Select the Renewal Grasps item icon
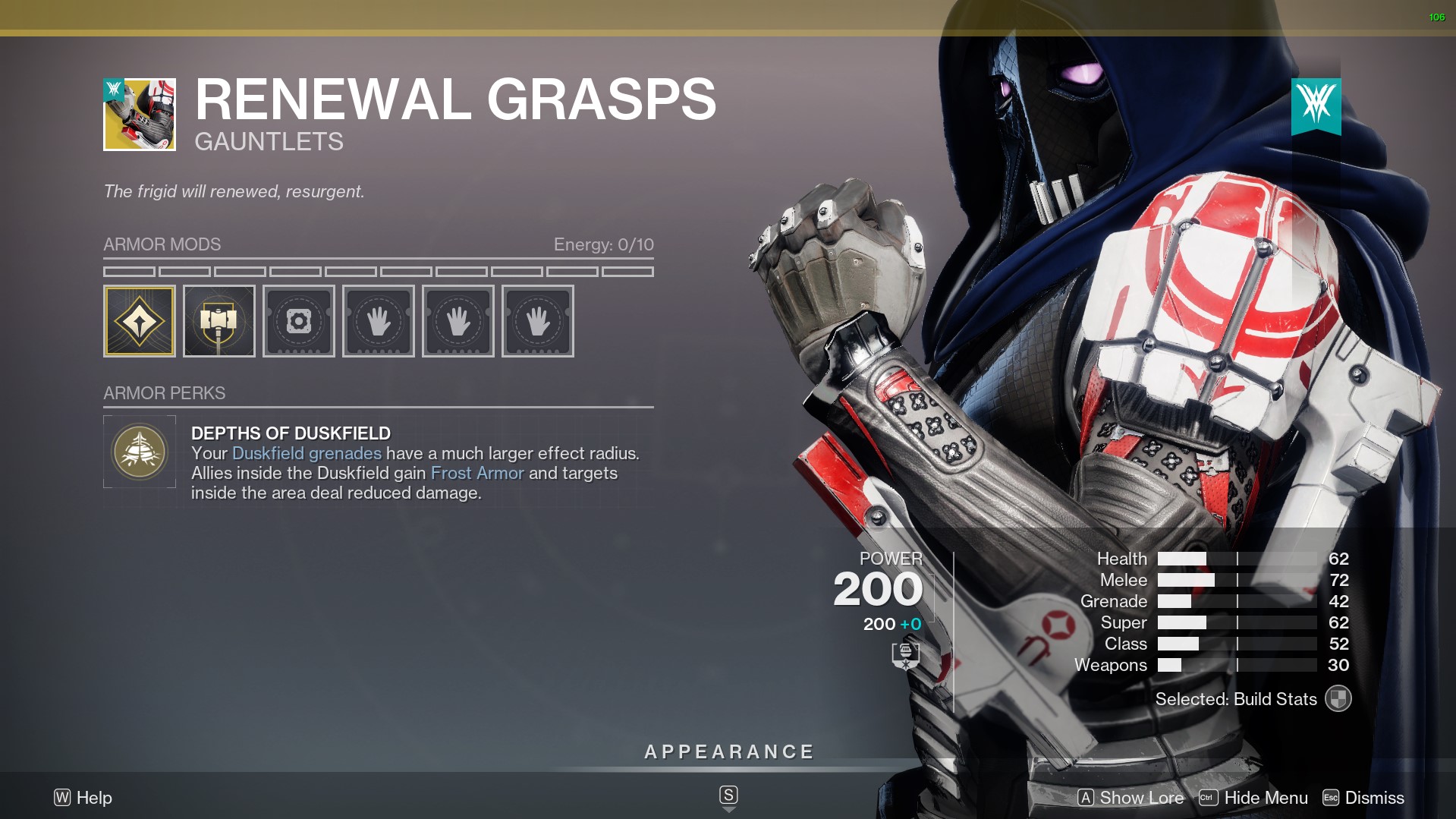Image resolution: width=1456 pixels, height=819 pixels. (x=140, y=115)
